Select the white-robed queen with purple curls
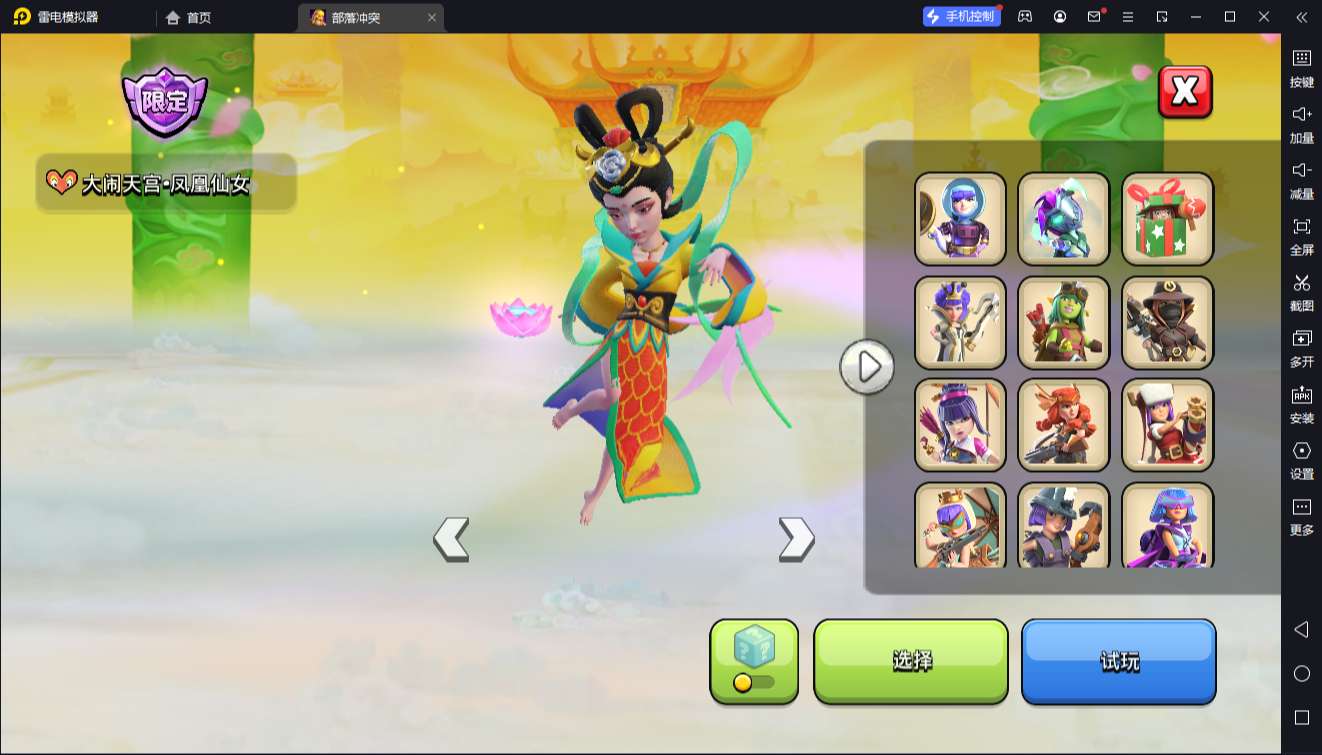Screen dimensions: 1322x755 960,322
